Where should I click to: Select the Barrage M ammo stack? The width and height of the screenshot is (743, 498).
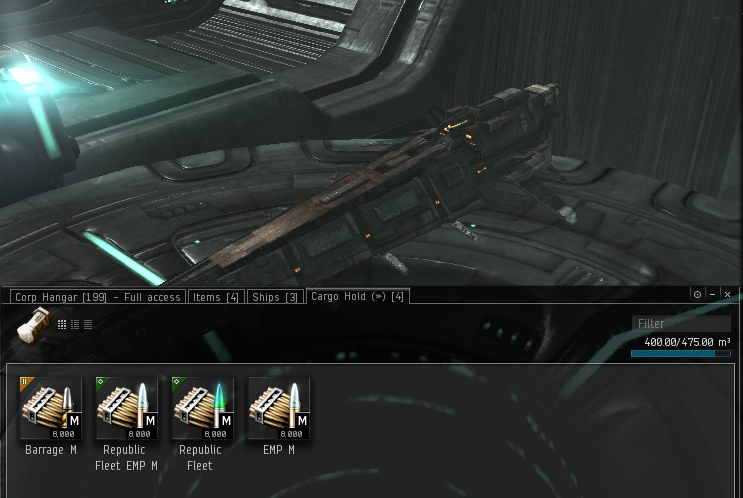(x=51, y=409)
